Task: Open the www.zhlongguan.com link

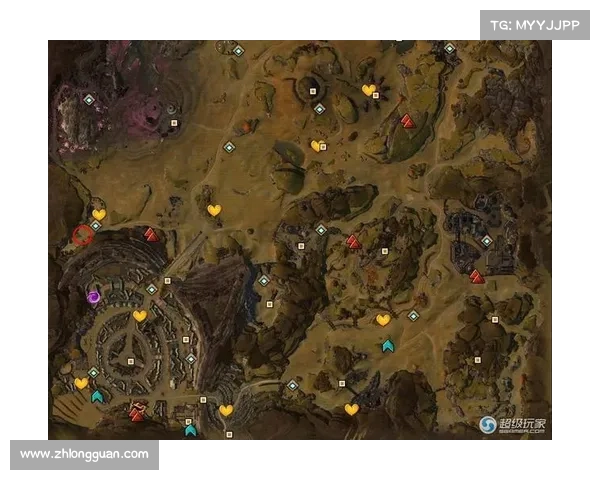Action: pos(84,454)
